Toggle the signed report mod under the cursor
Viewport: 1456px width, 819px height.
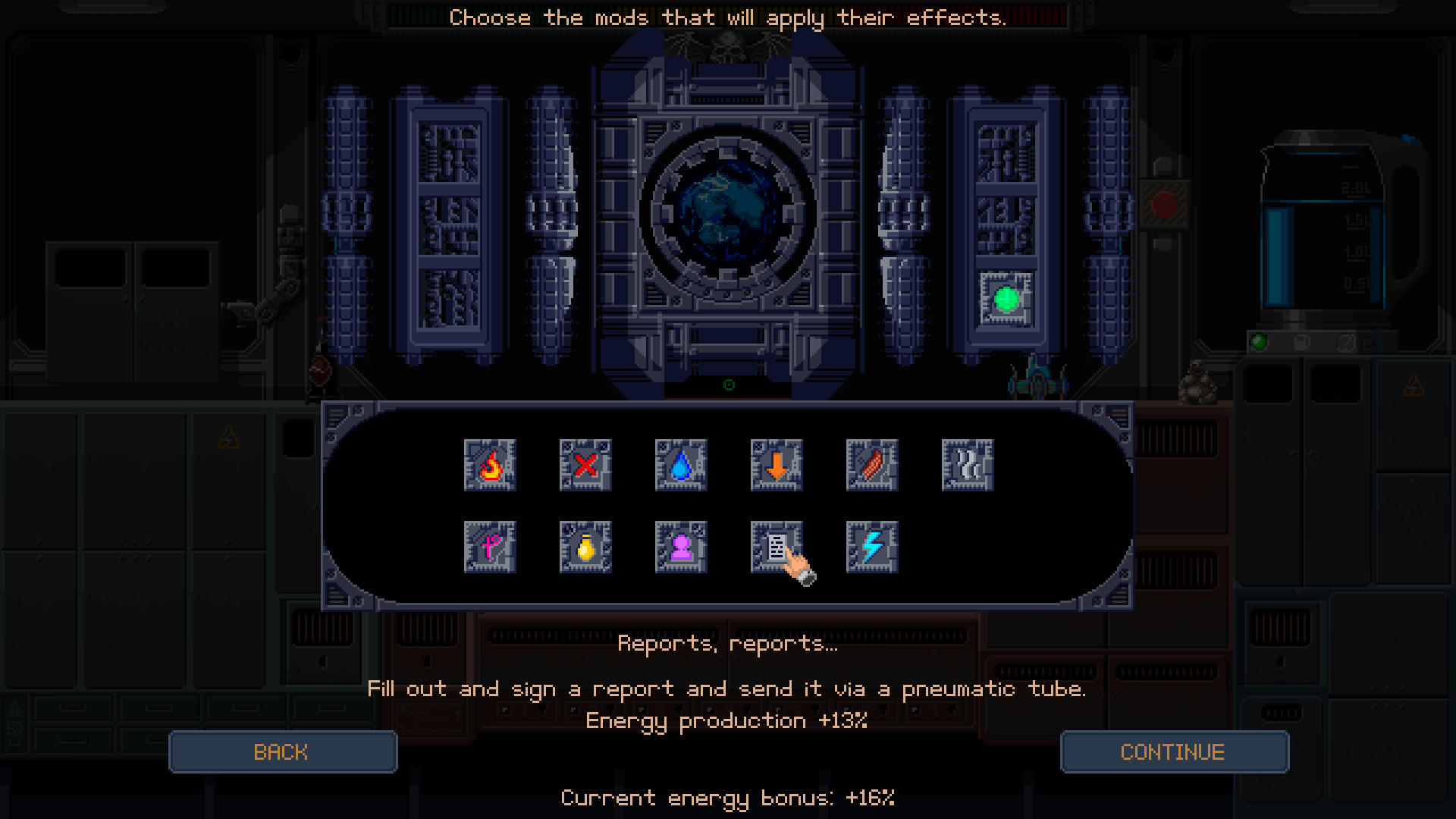click(777, 547)
